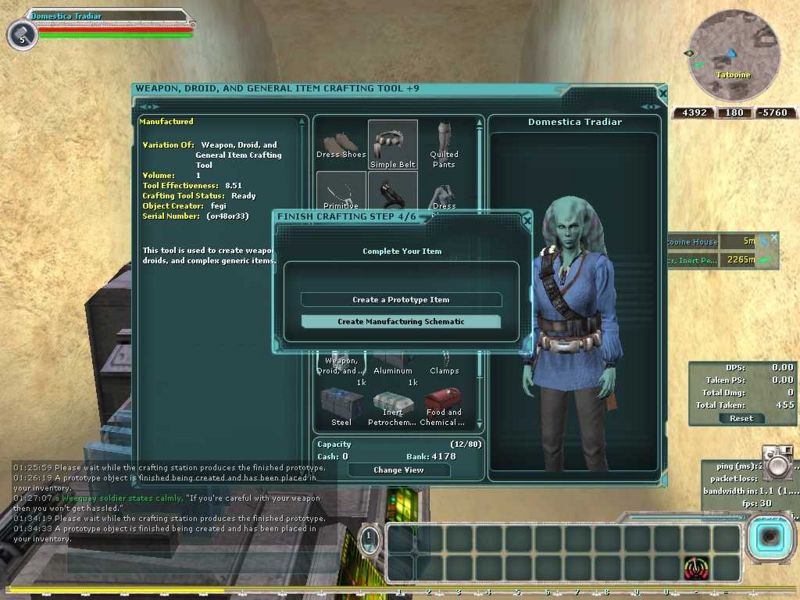Close the Finish Crafting Step dialog
This screenshot has height=600, width=800.
point(527,219)
